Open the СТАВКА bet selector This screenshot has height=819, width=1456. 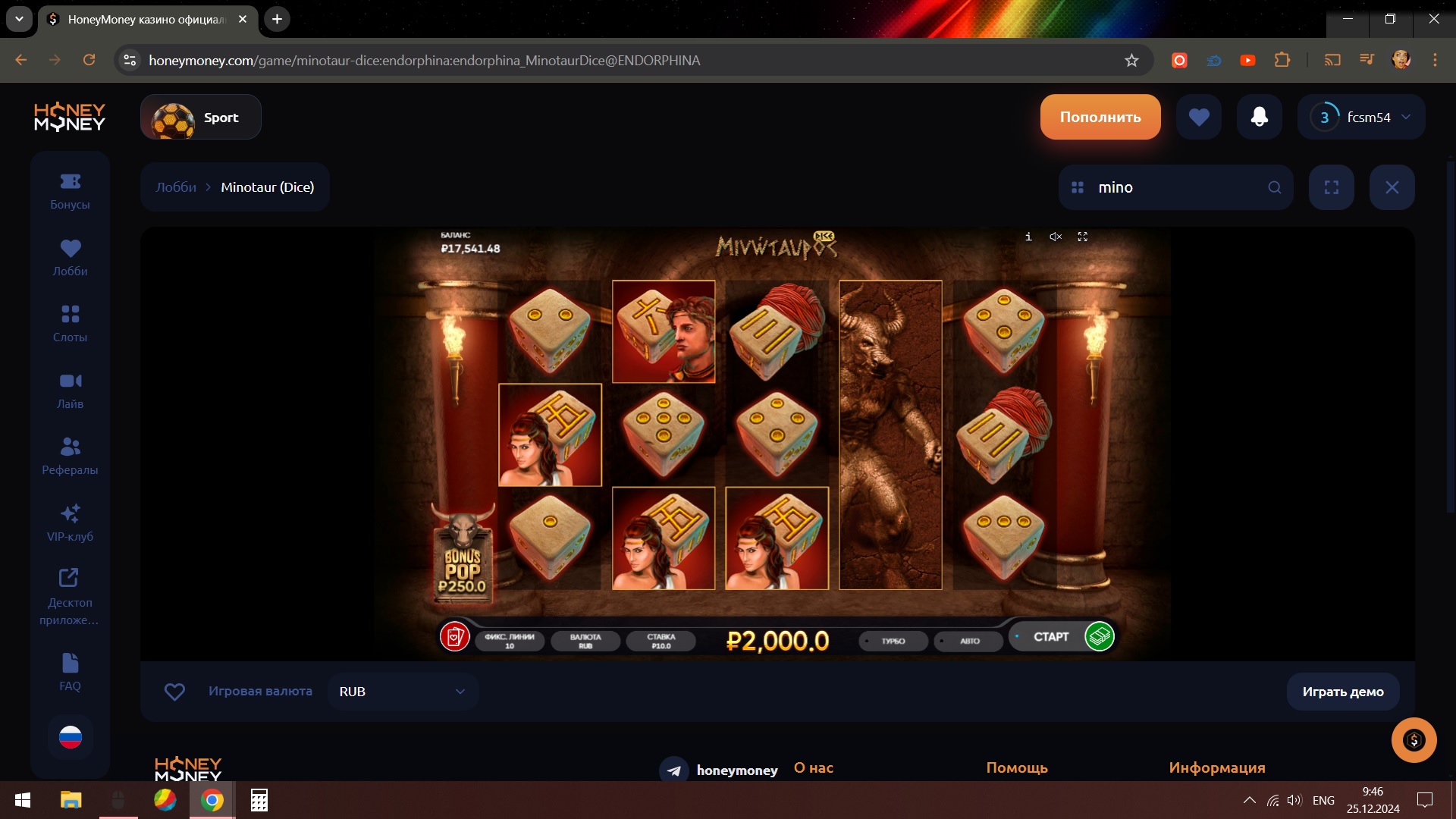[661, 642]
